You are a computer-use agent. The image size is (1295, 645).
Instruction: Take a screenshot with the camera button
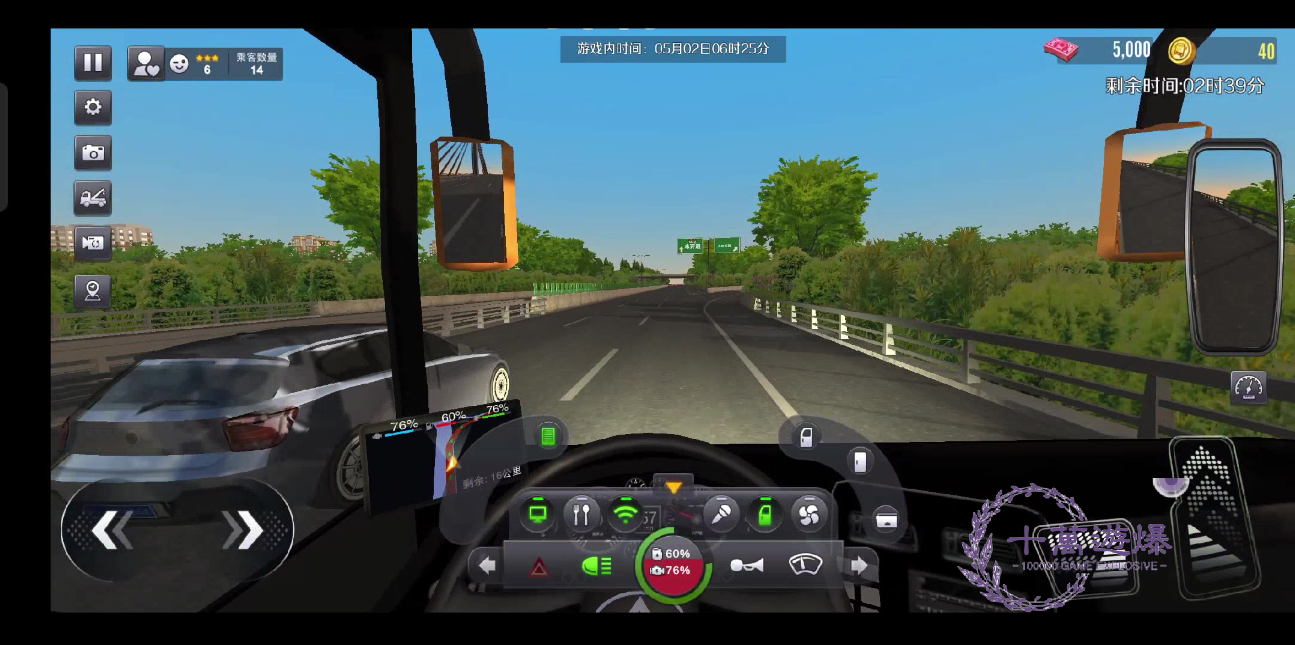click(x=93, y=152)
